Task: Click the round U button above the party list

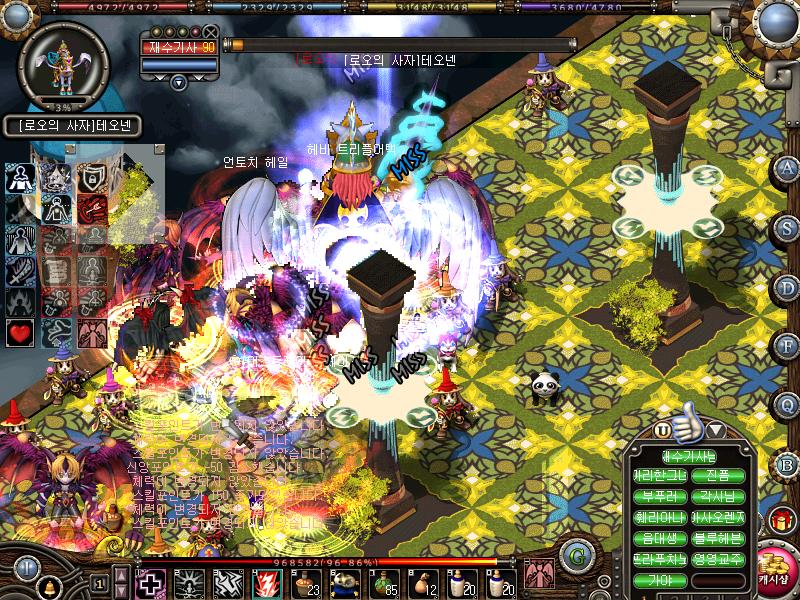Action: tap(662, 430)
